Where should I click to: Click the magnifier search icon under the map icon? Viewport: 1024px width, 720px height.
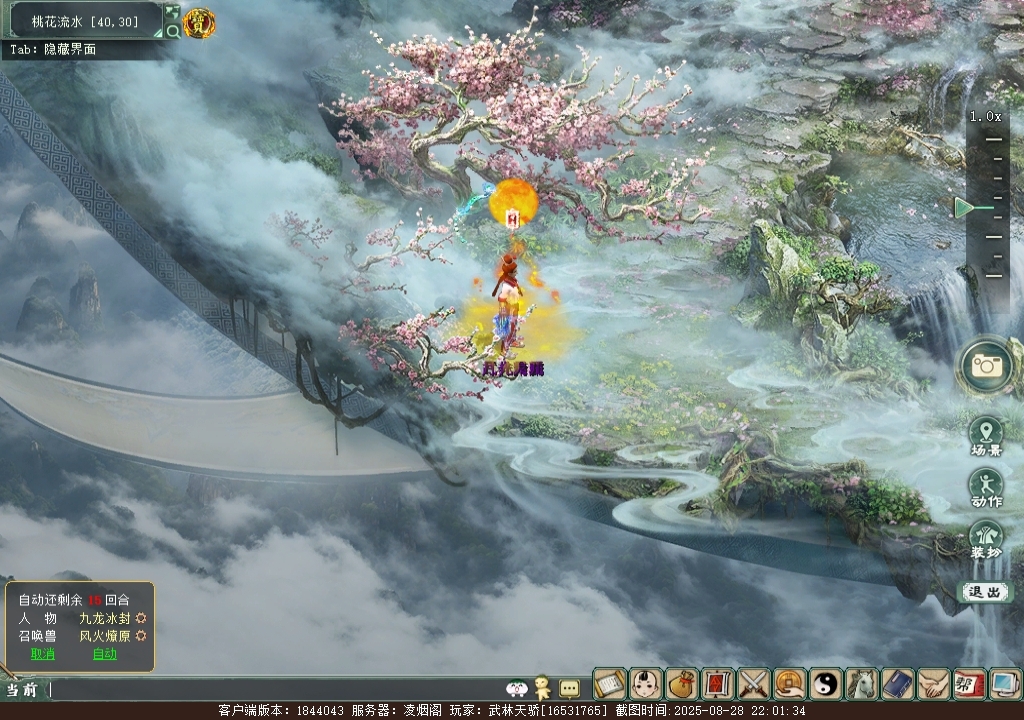[x=172, y=31]
